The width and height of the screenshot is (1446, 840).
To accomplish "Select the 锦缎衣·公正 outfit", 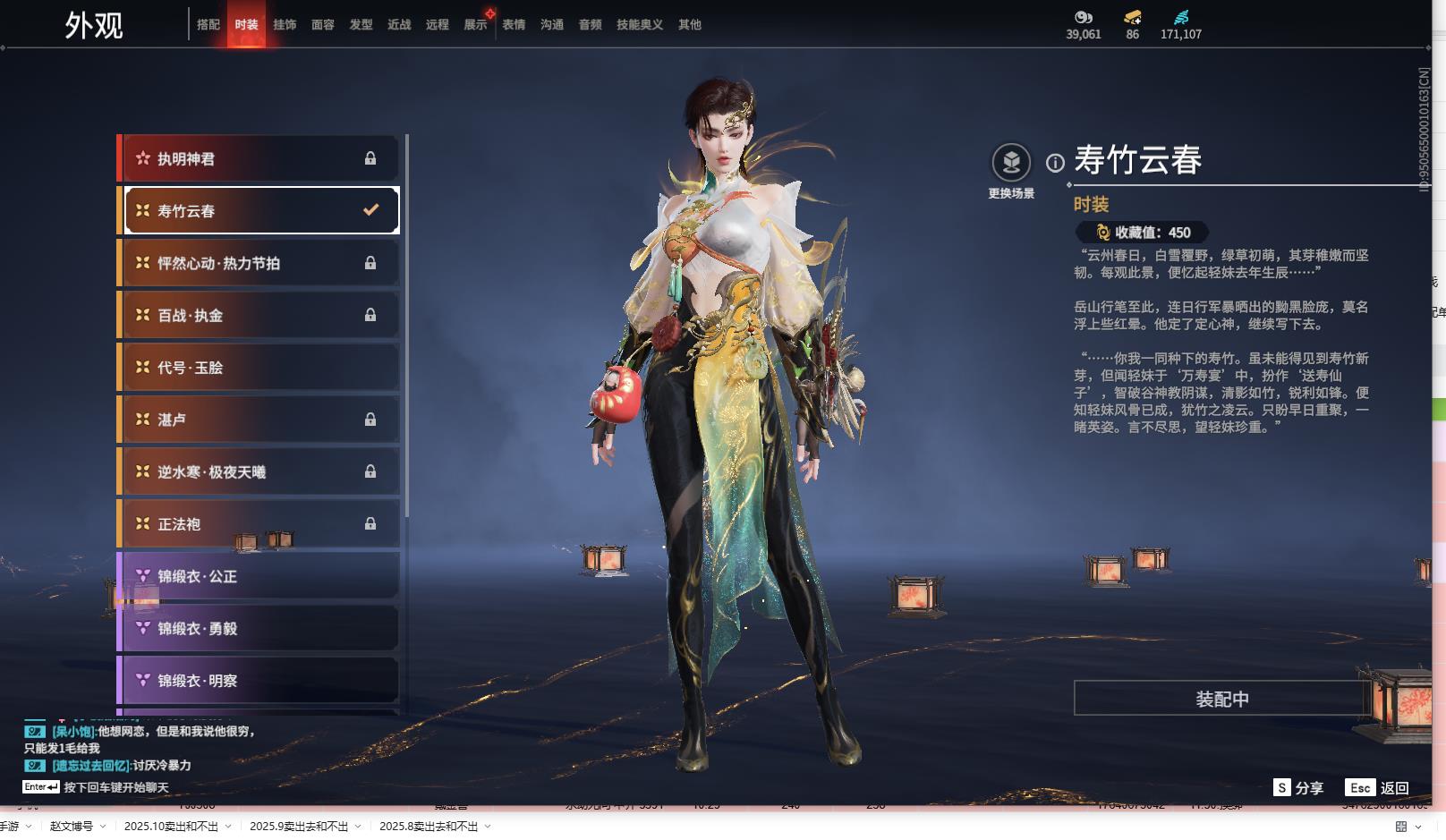I will (x=259, y=577).
